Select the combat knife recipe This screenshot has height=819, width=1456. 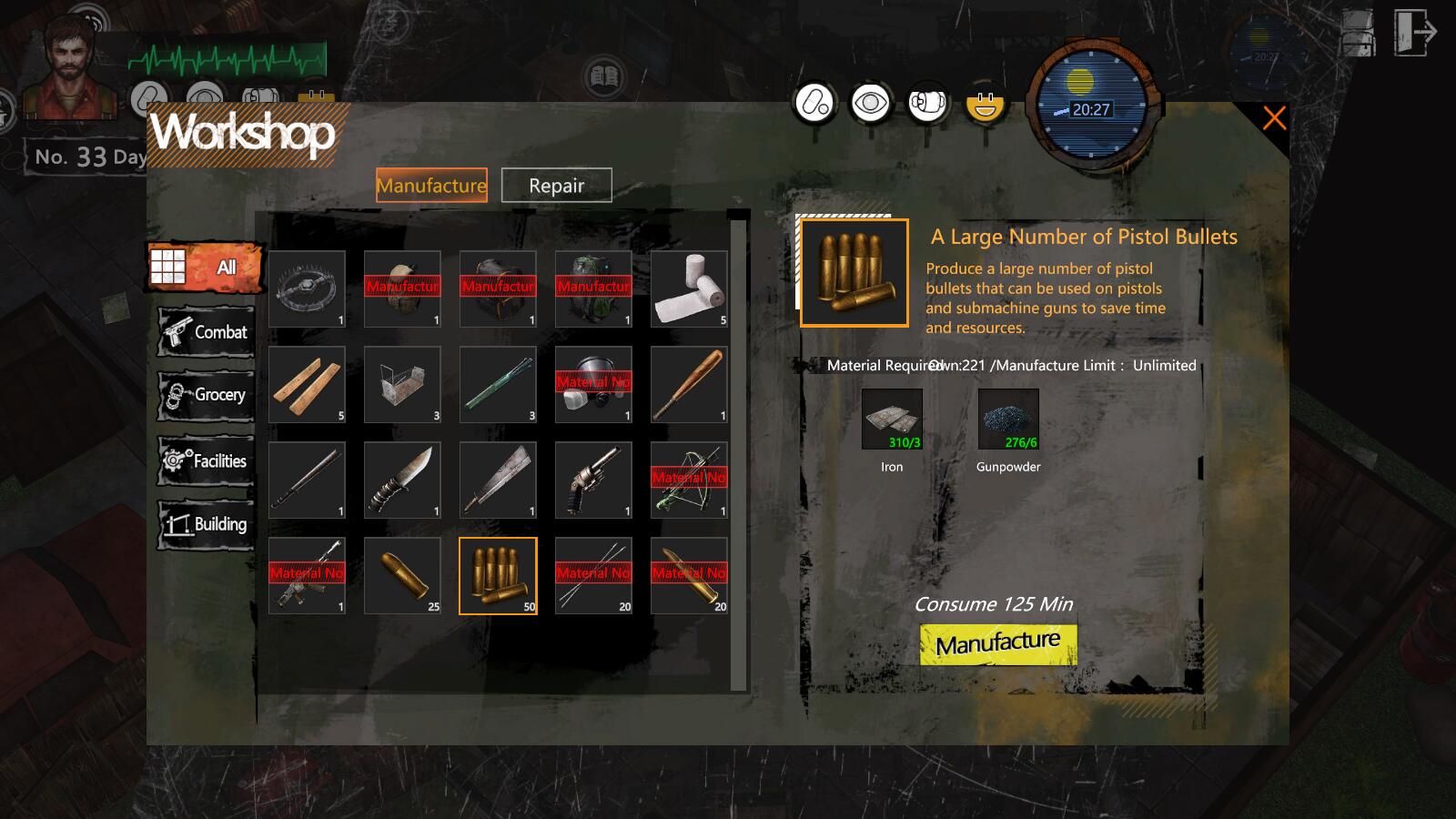(x=402, y=480)
